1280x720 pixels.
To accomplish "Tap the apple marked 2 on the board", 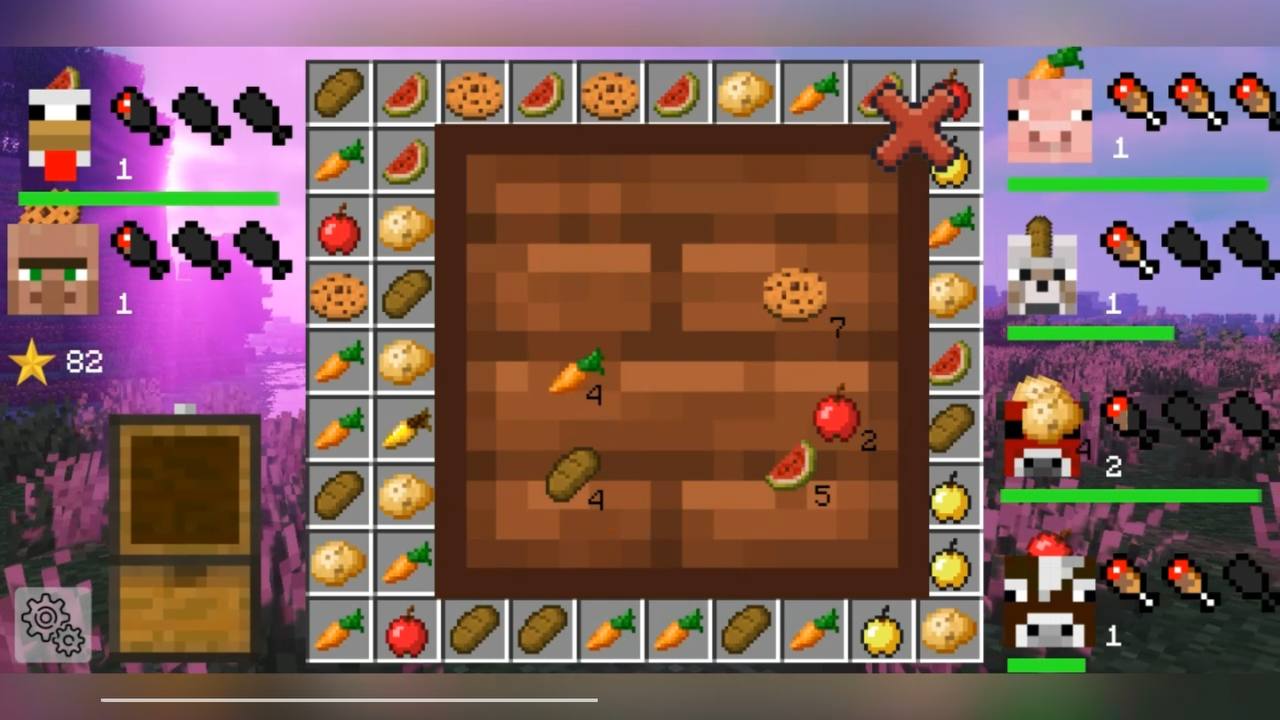I will pyautogui.click(x=836, y=418).
